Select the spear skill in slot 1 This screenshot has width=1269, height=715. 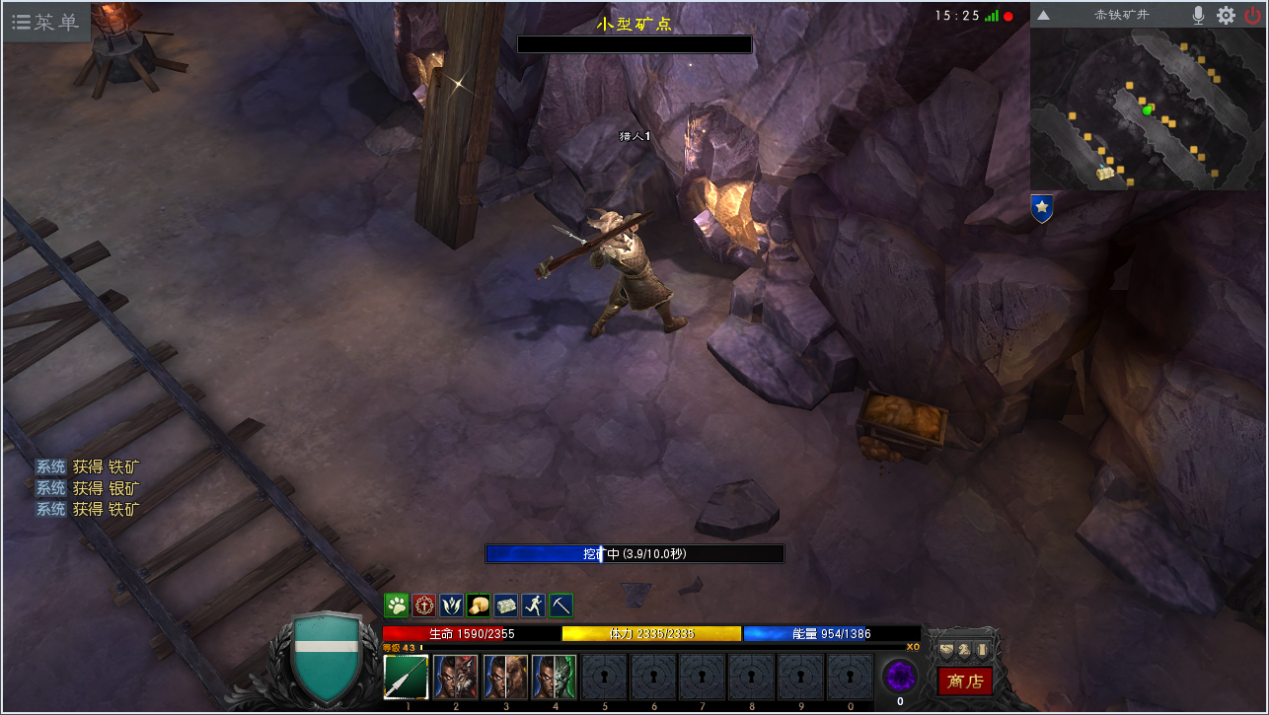click(x=406, y=677)
